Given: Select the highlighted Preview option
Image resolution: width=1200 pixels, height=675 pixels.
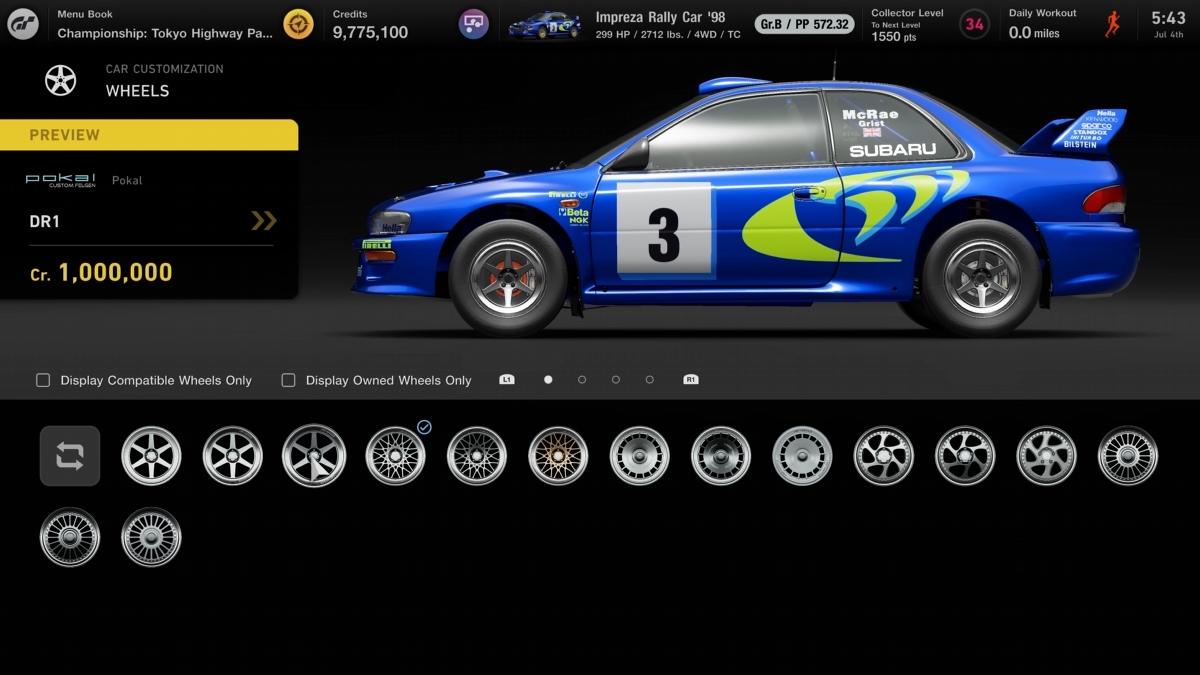Looking at the screenshot, I should (149, 135).
